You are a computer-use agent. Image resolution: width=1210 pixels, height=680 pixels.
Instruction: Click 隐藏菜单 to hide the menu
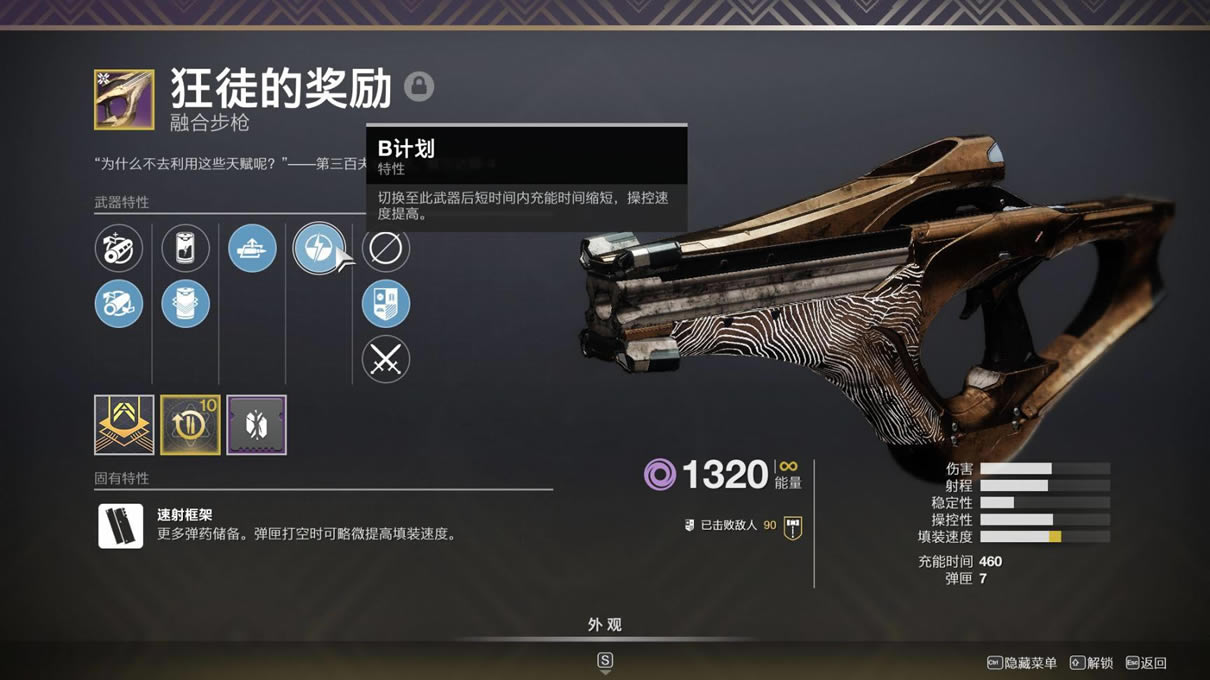tap(1023, 663)
